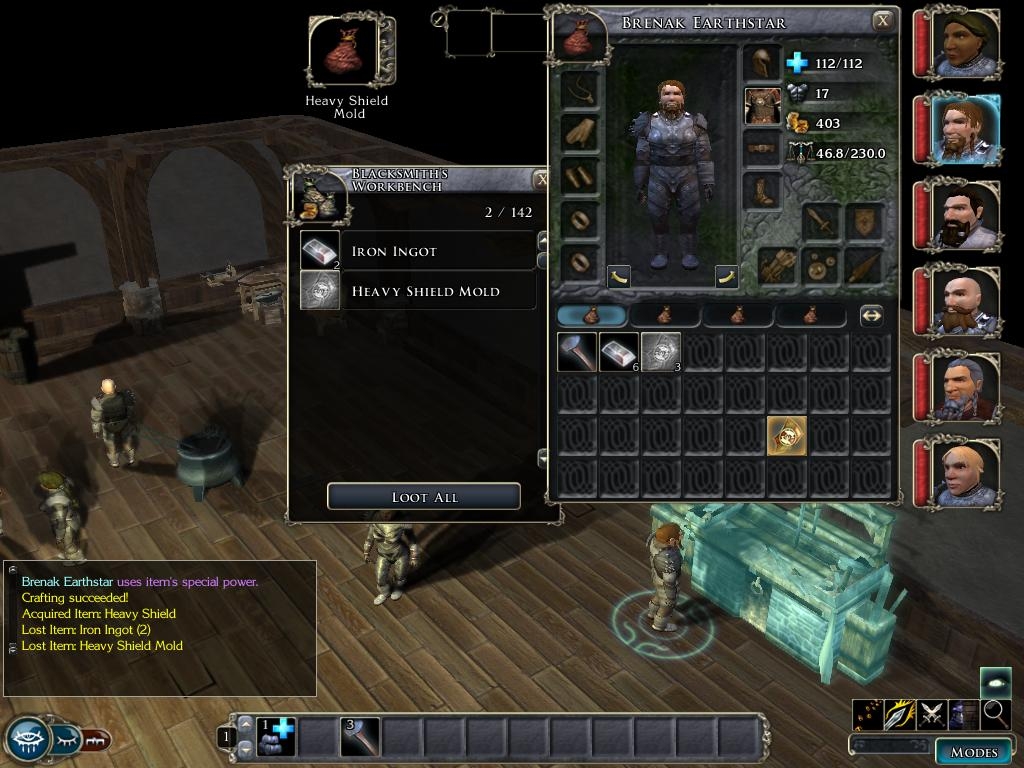Select the shield mold stack in inventory
1024x768 pixels.
(660, 352)
